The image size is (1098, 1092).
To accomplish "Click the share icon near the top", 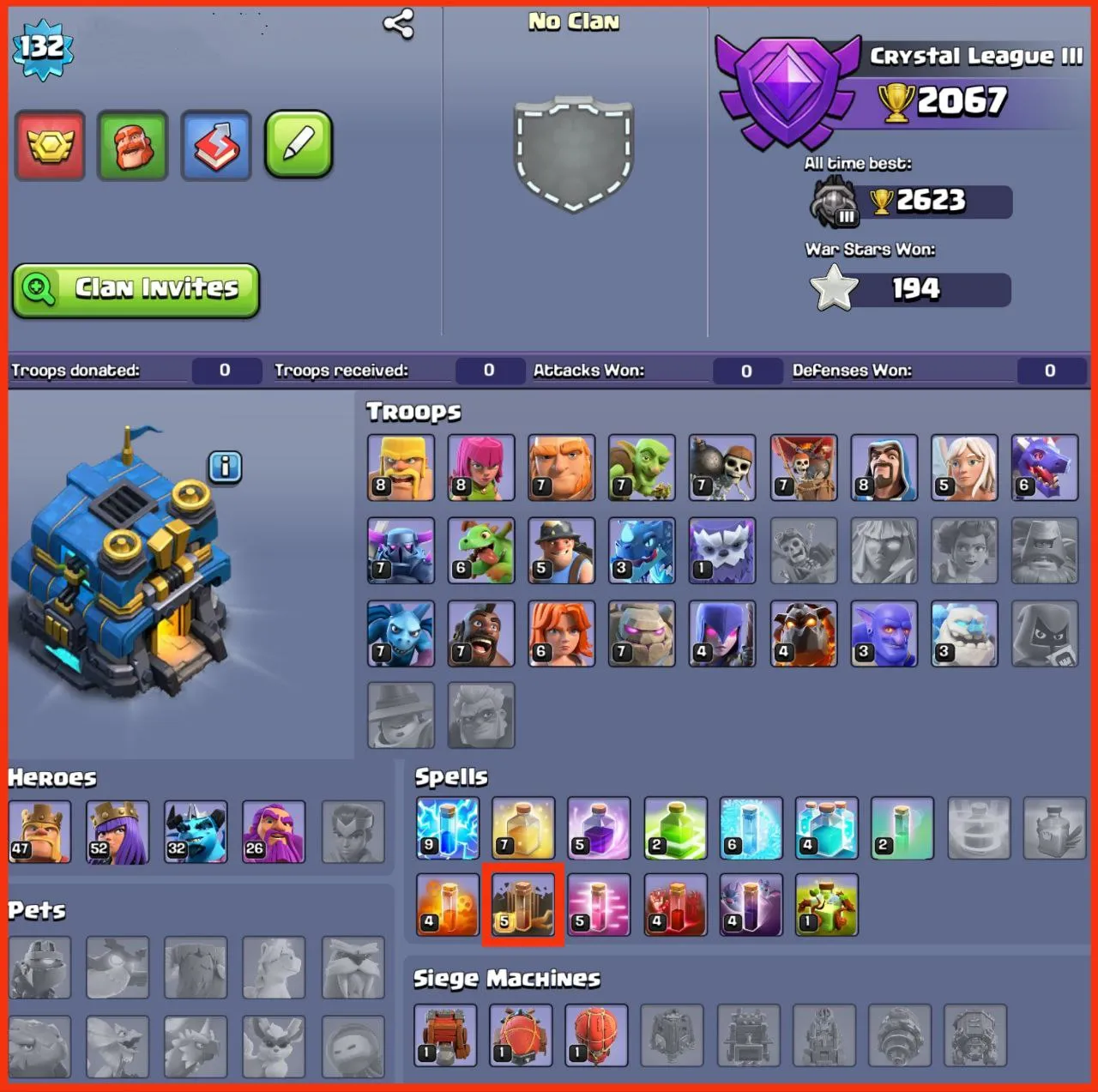I will [397, 24].
